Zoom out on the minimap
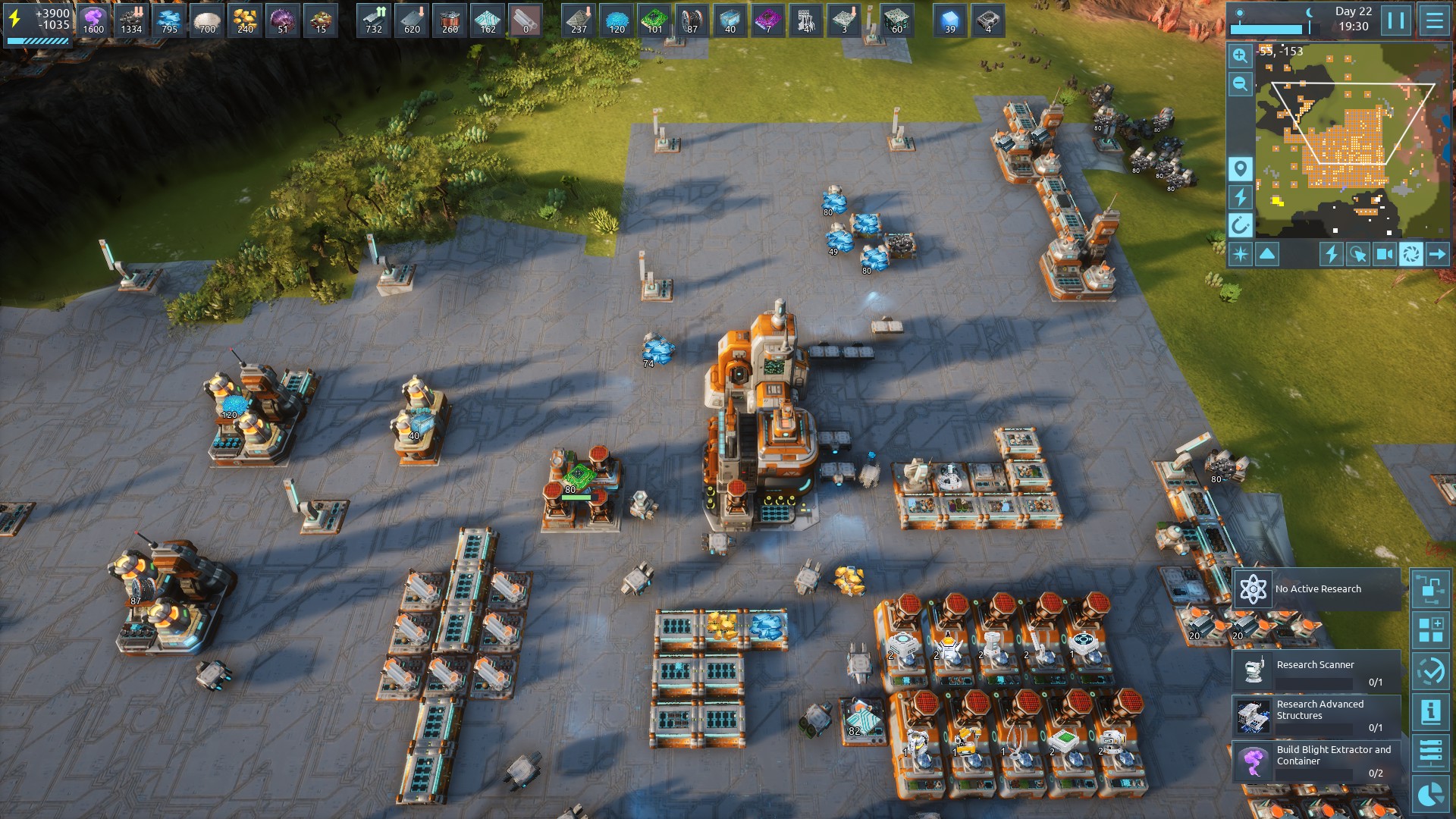This screenshot has width=1456, height=819. tap(1241, 84)
